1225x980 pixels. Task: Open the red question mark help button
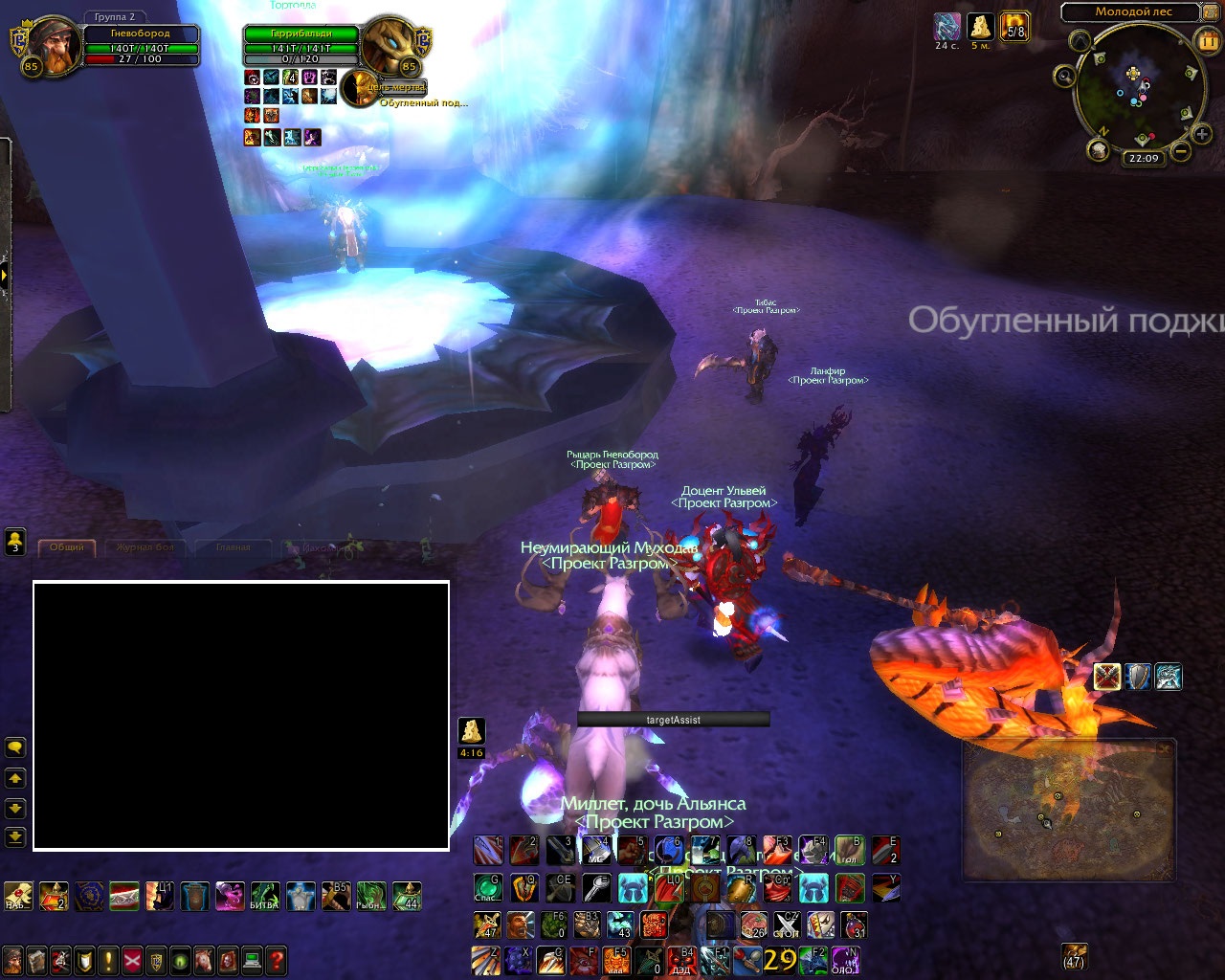click(x=276, y=959)
